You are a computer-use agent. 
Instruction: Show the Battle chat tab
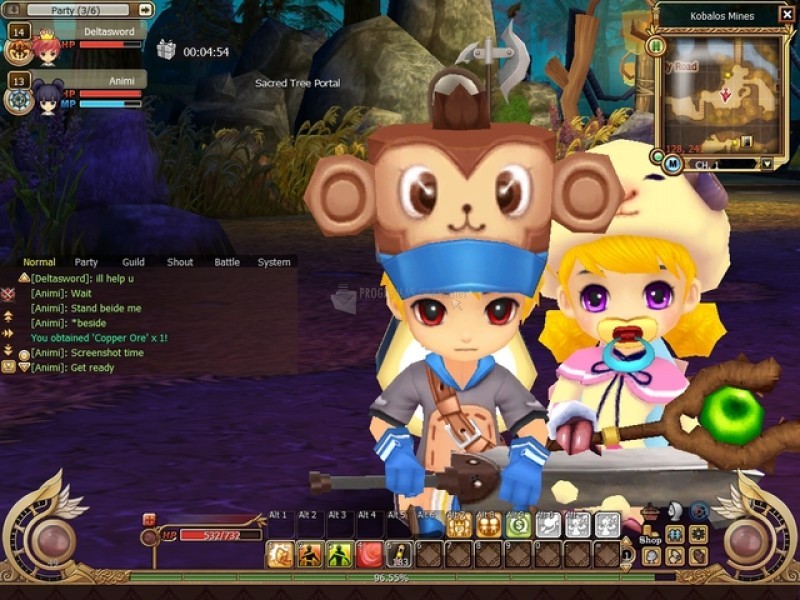coord(227,262)
